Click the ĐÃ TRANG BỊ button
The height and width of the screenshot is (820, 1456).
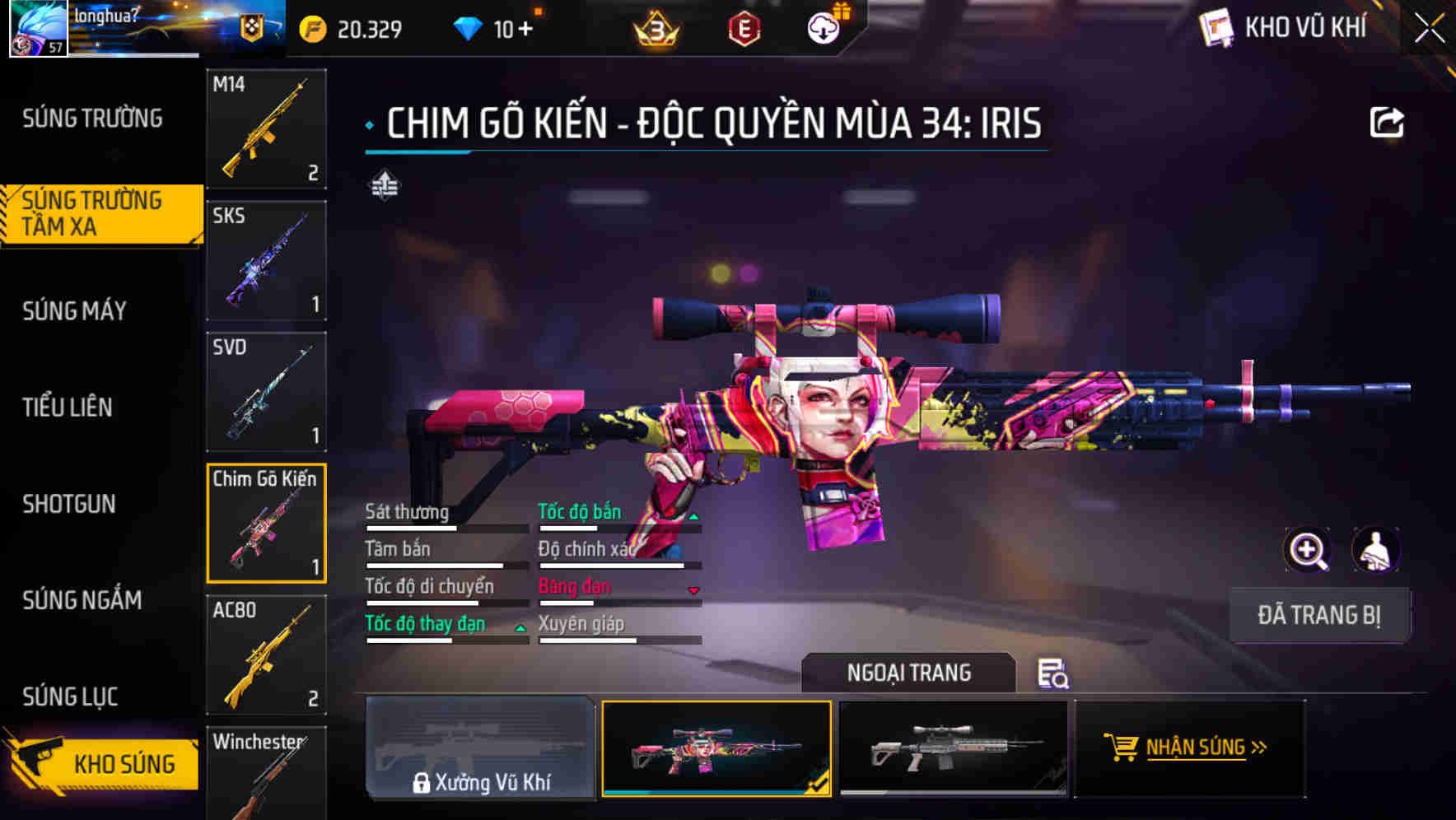pos(1319,614)
